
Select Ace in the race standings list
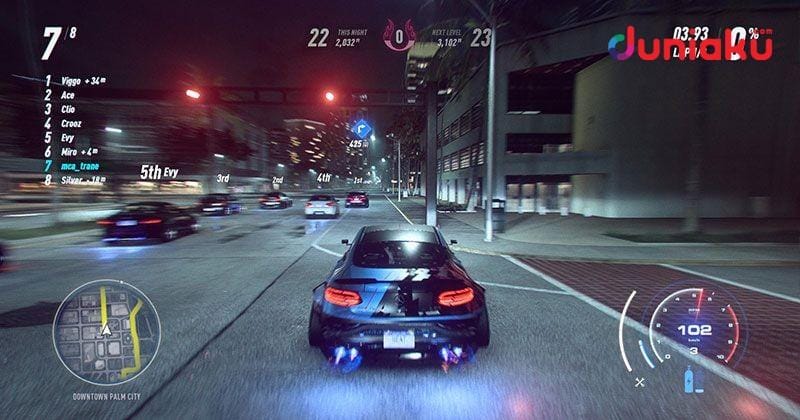68,95
